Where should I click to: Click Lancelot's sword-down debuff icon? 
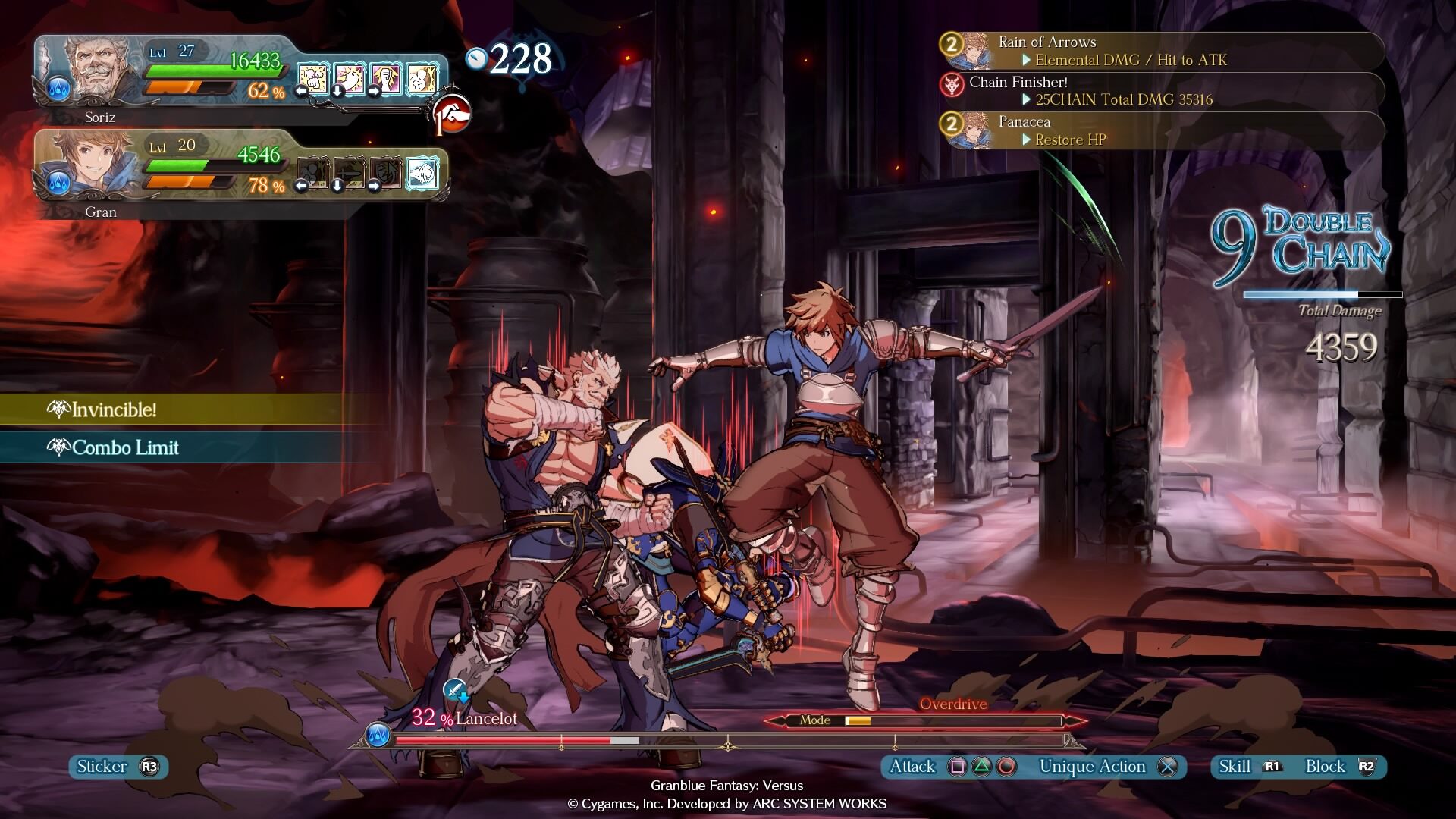[x=457, y=691]
